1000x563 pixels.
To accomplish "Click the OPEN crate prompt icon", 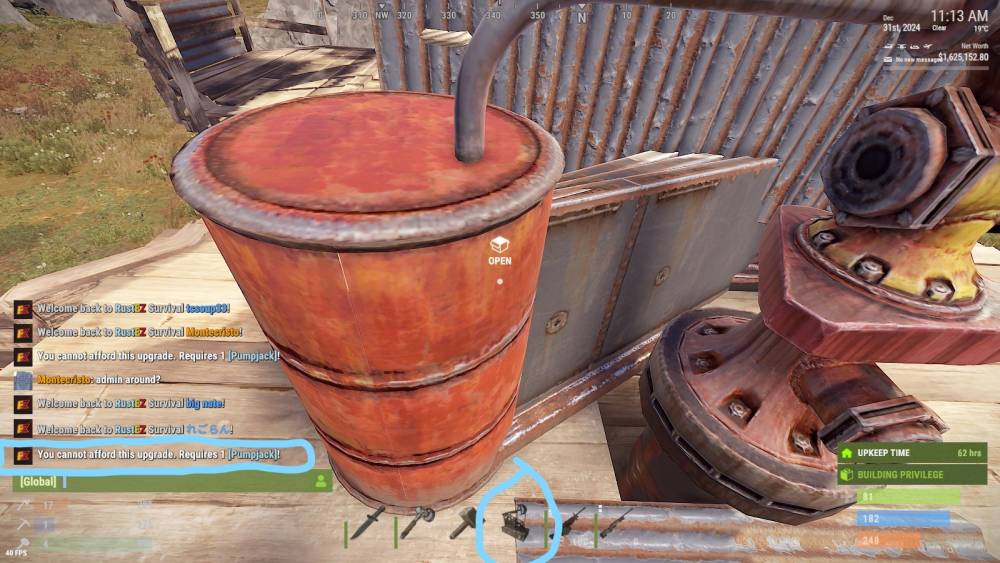I will point(500,244).
